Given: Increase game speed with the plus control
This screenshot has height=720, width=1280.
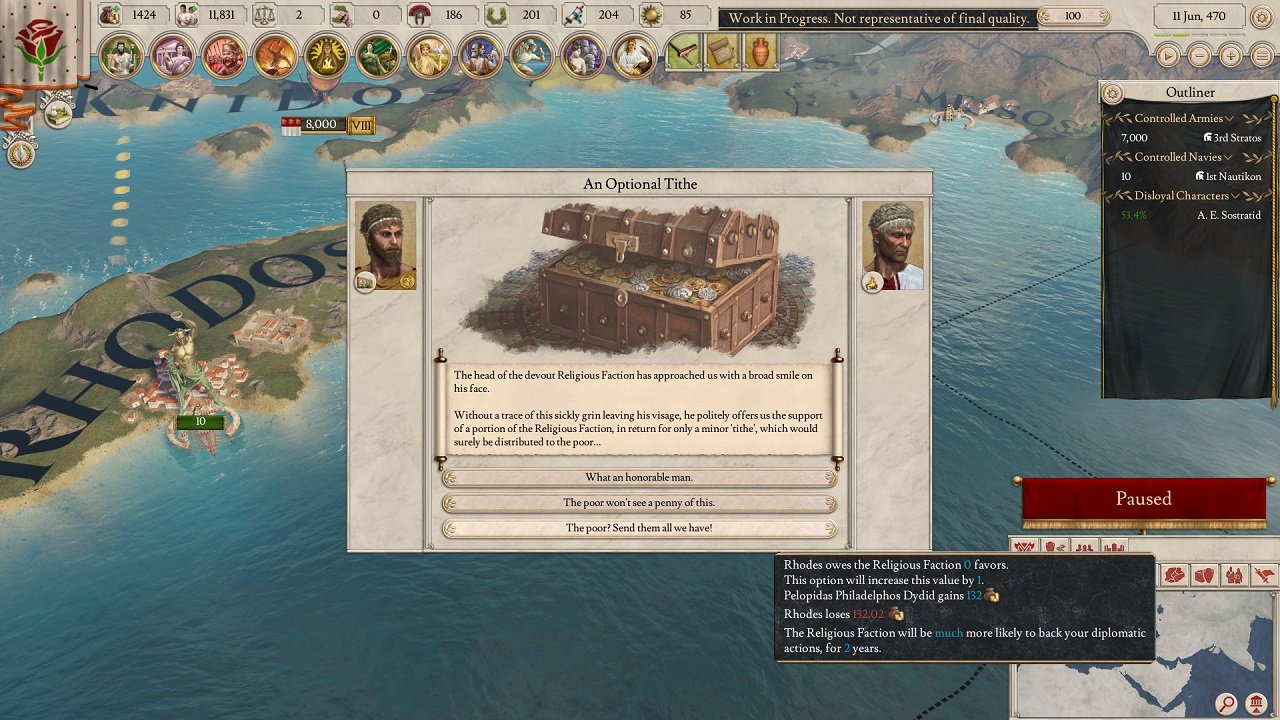Looking at the screenshot, I should point(1230,56).
